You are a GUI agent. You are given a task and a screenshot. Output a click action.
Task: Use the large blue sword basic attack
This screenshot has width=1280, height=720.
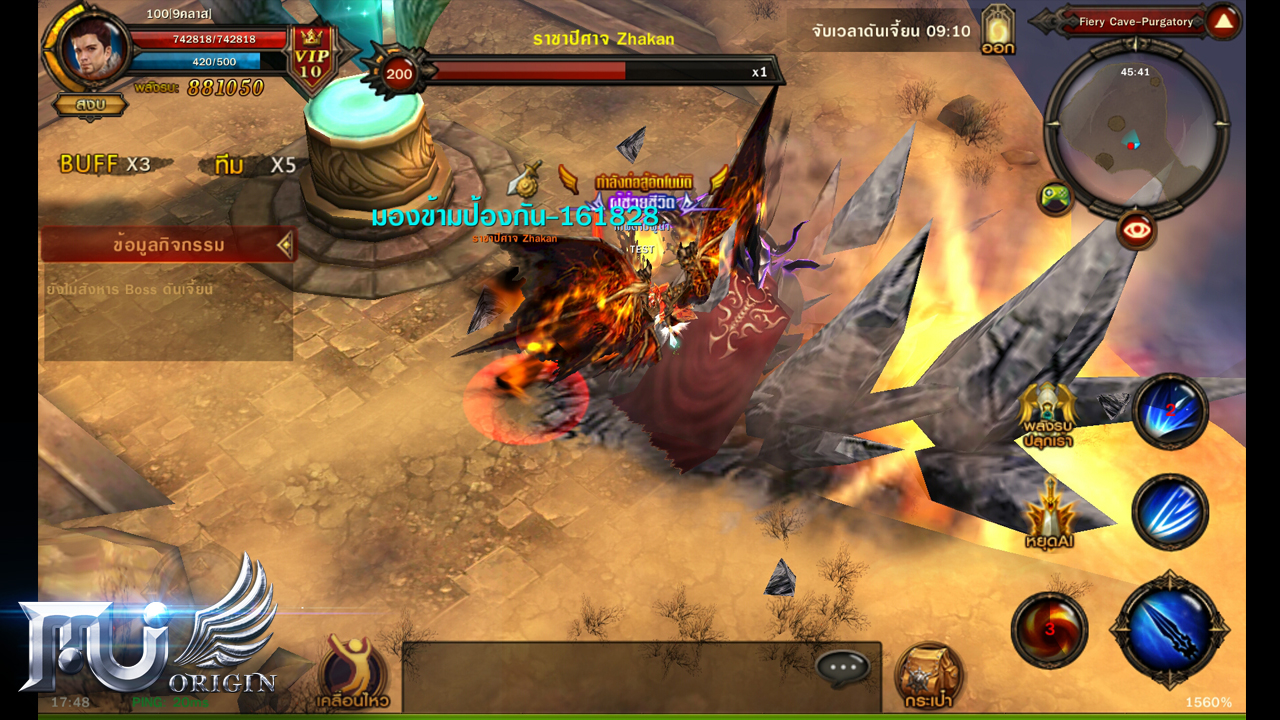pos(1169,628)
